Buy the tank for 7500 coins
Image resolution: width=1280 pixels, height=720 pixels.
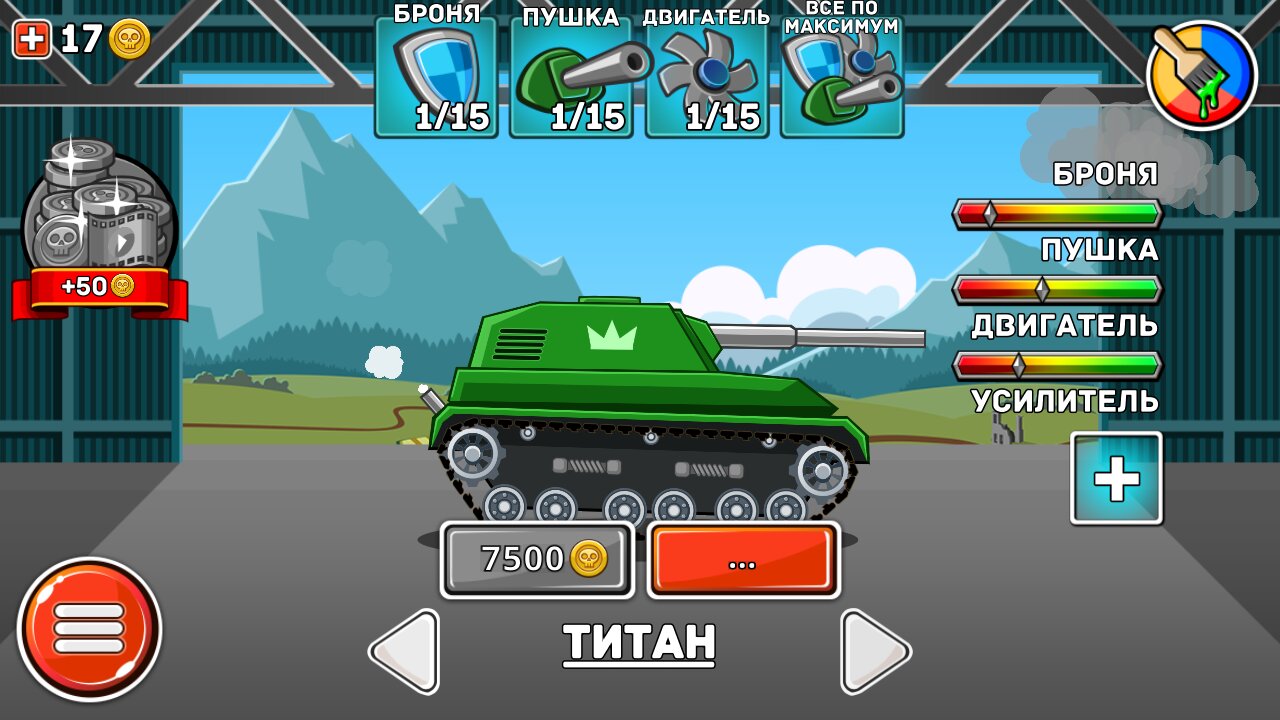(x=538, y=559)
